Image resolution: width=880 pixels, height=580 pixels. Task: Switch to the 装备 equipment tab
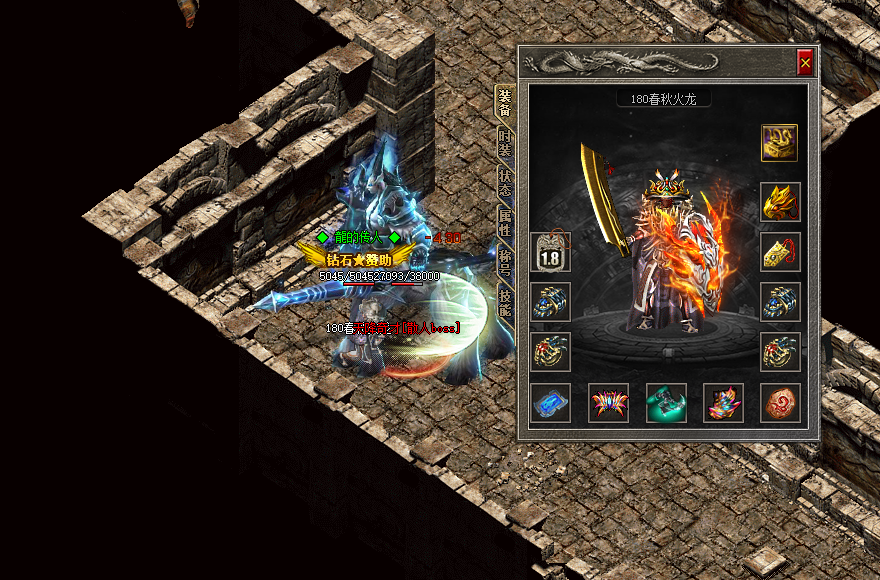(506, 104)
